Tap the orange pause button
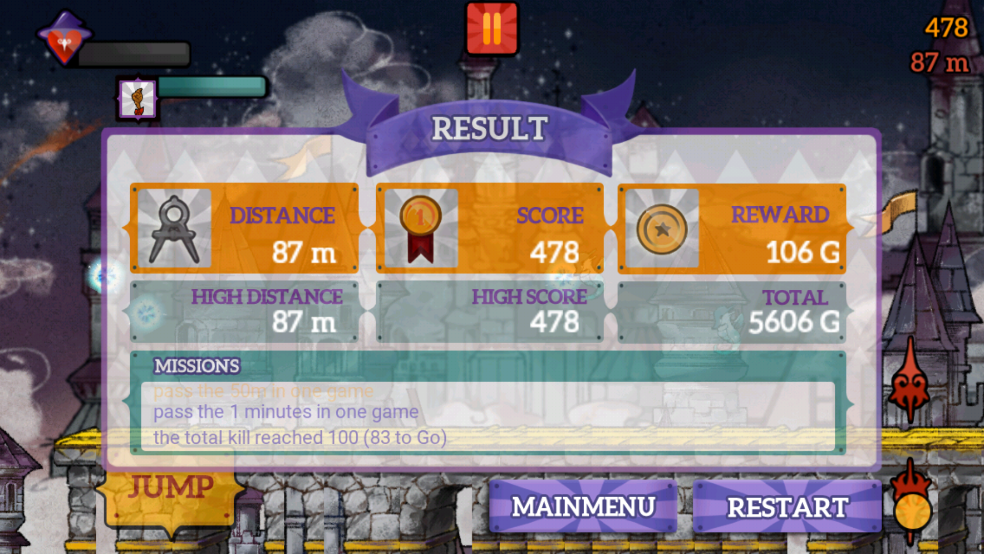 tap(492, 29)
